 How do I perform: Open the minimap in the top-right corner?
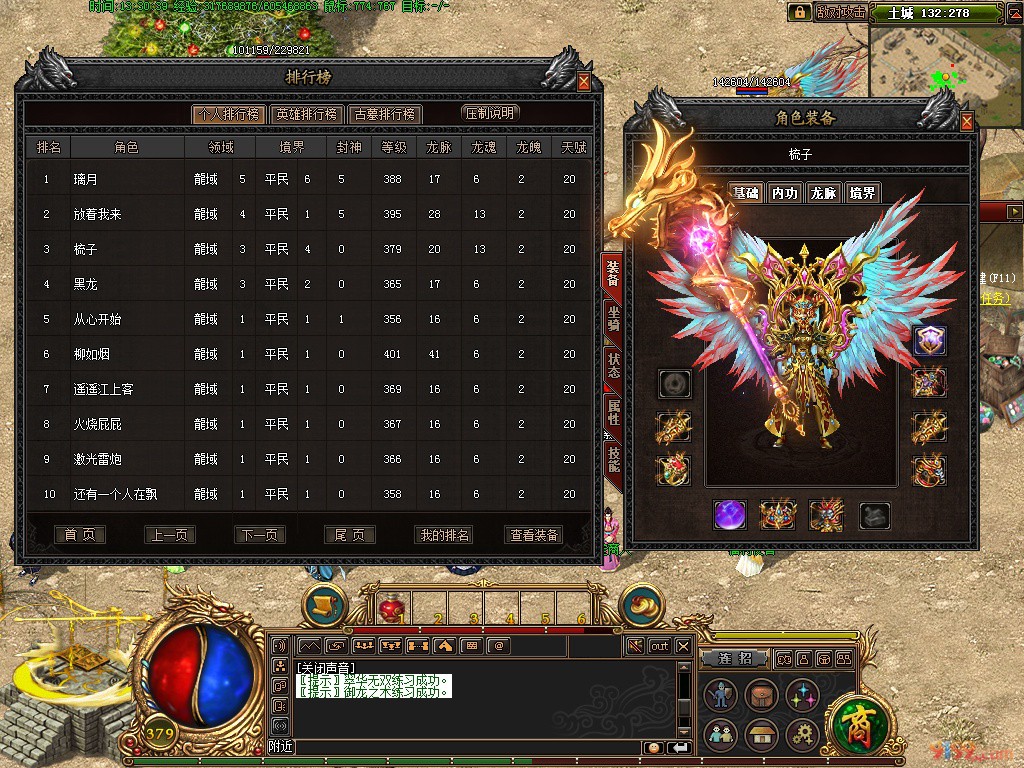tap(945, 68)
